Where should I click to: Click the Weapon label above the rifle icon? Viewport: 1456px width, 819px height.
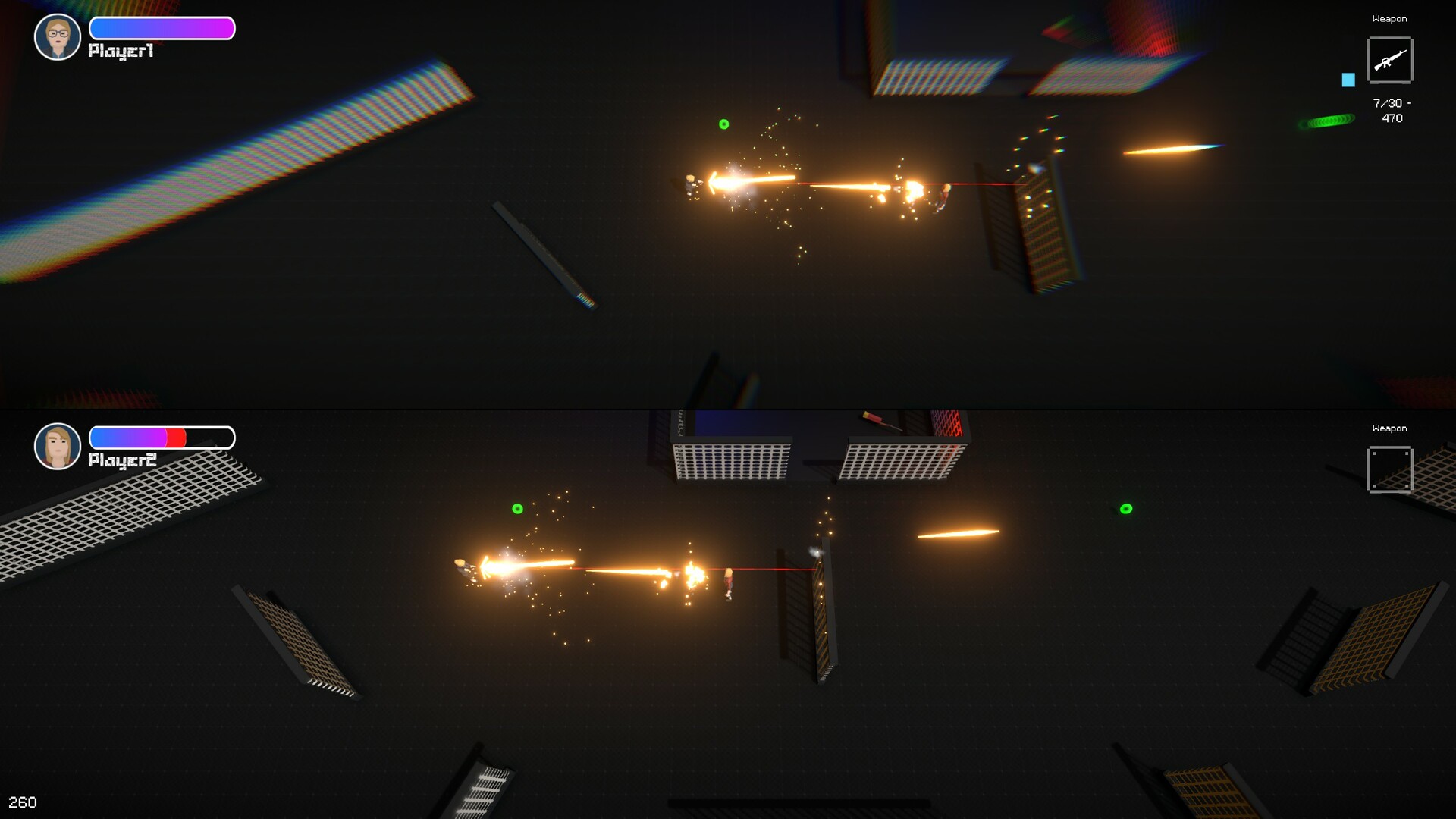(1390, 19)
